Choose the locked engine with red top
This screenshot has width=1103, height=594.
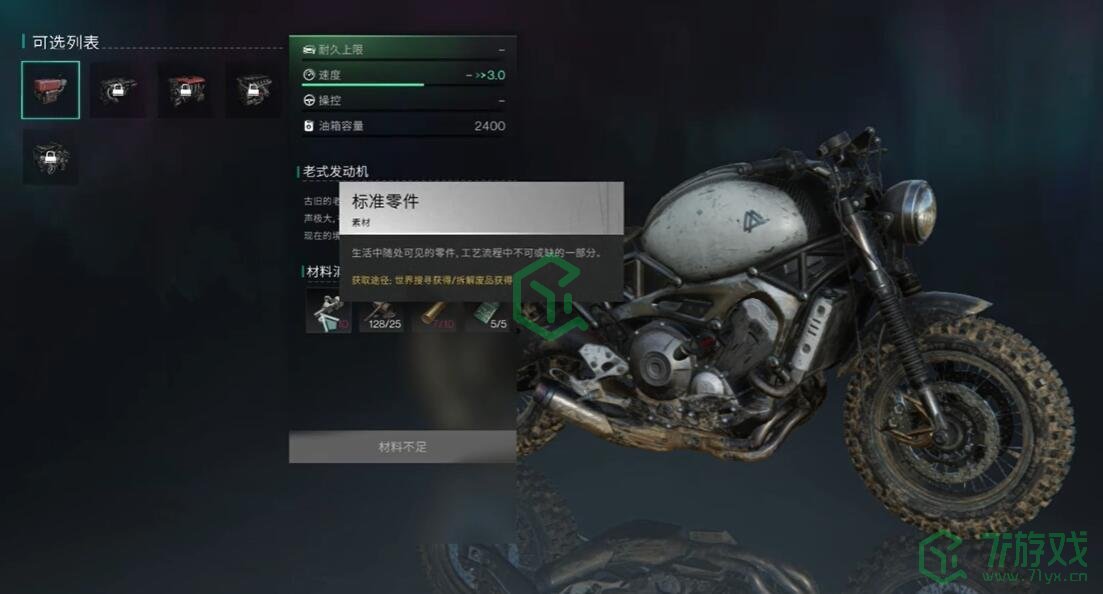[184, 90]
